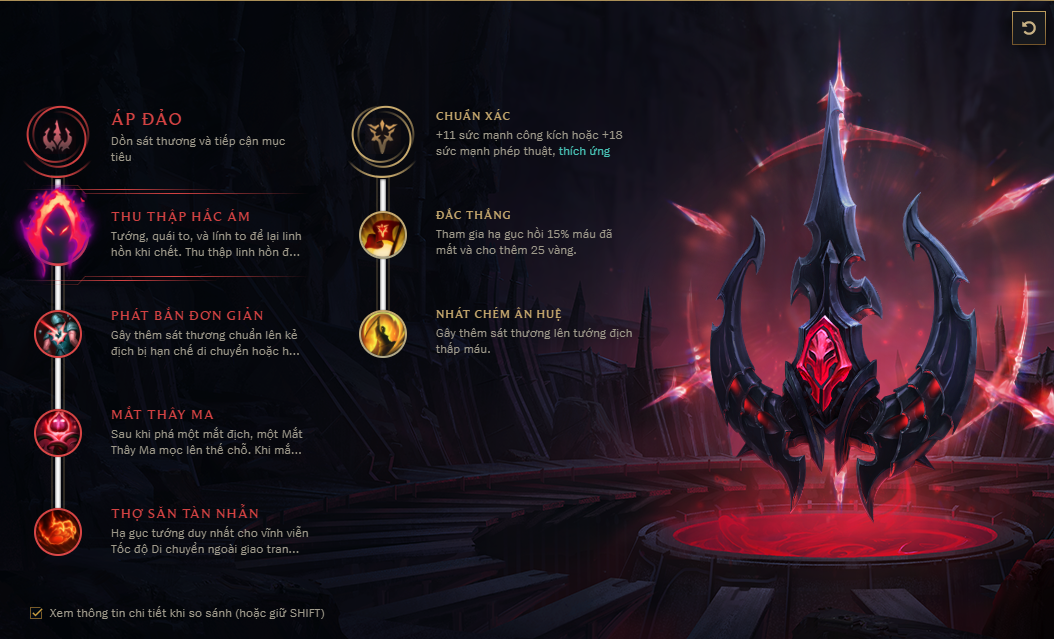This screenshot has height=639, width=1054.
Task: Click the teal thích ứng keyword link
Action: pos(584,151)
